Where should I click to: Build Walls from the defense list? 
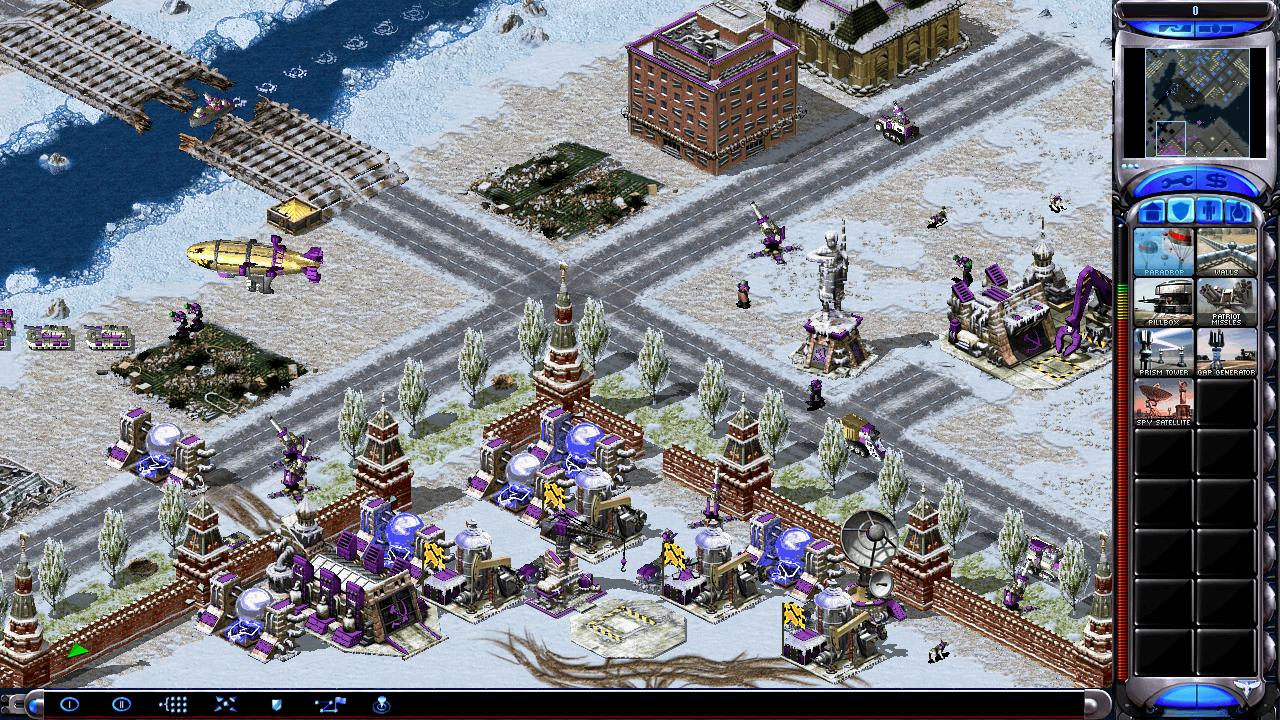click(1226, 252)
